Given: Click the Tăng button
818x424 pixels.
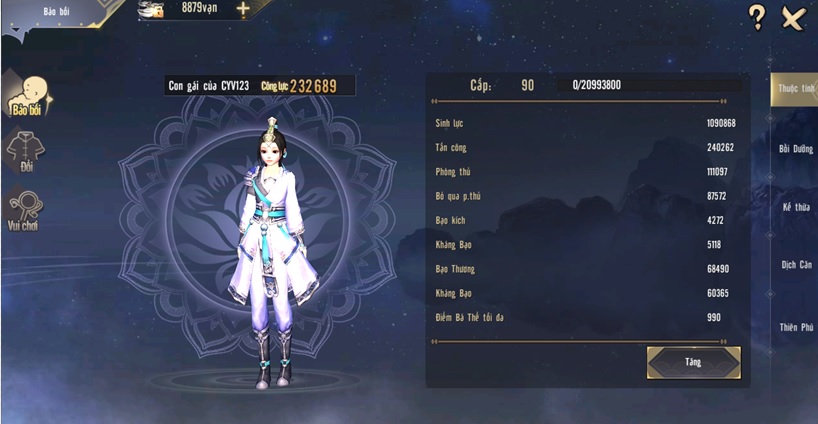Looking at the screenshot, I should click(693, 362).
